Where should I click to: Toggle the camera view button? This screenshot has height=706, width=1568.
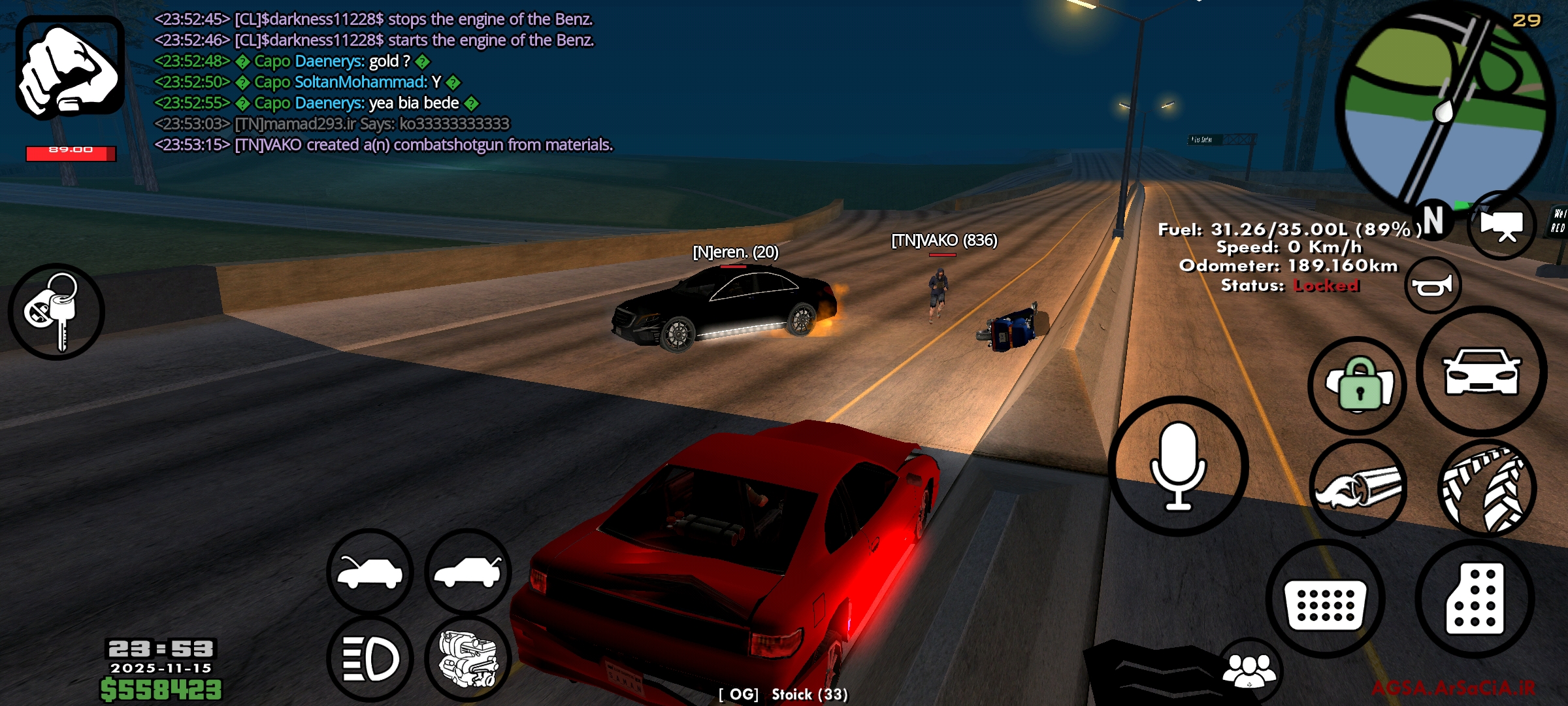[1501, 226]
